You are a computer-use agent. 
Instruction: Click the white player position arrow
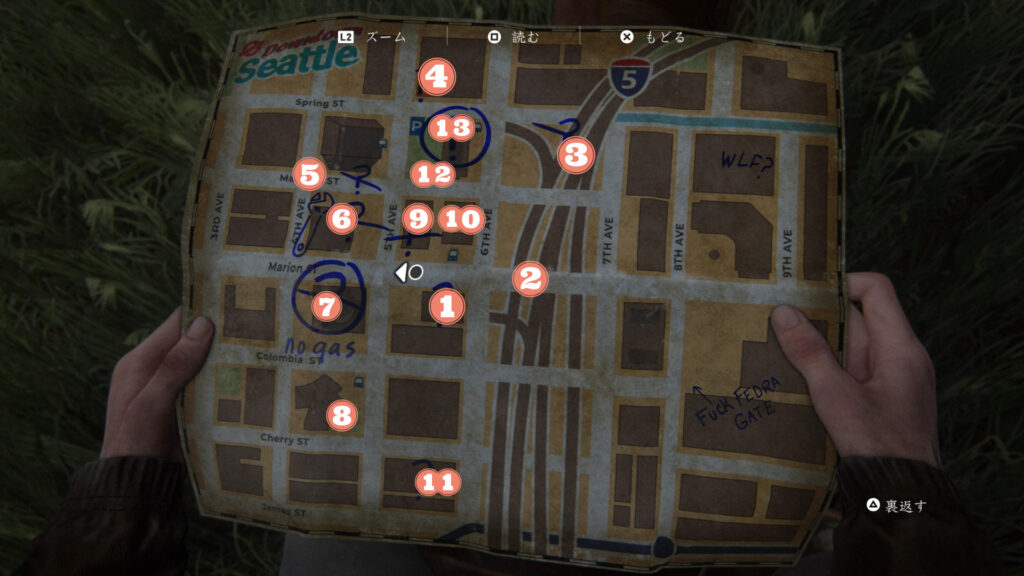tap(402, 271)
